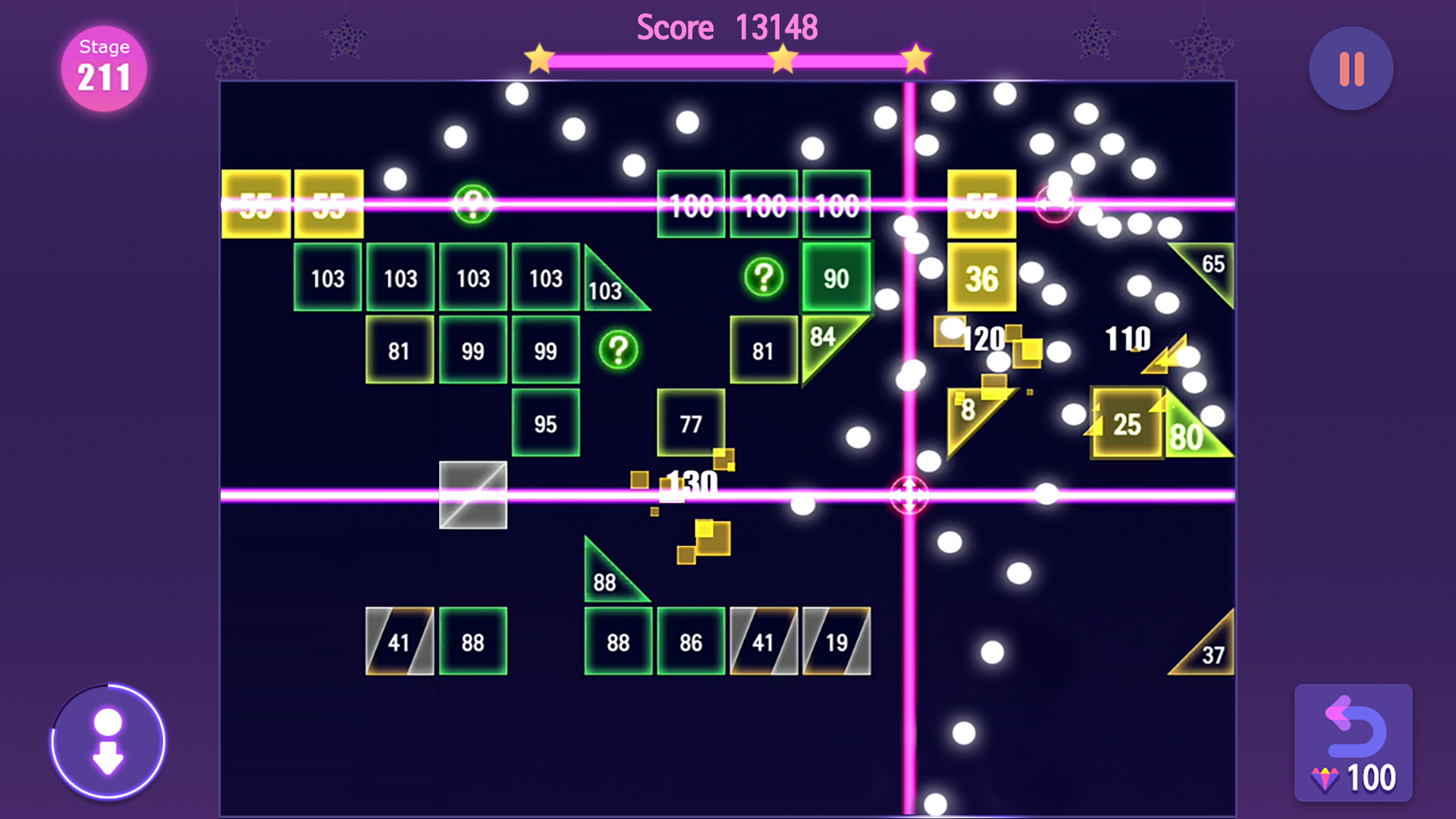
Task: Expand the gray diagonal-striped brick
Action: click(x=472, y=494)
